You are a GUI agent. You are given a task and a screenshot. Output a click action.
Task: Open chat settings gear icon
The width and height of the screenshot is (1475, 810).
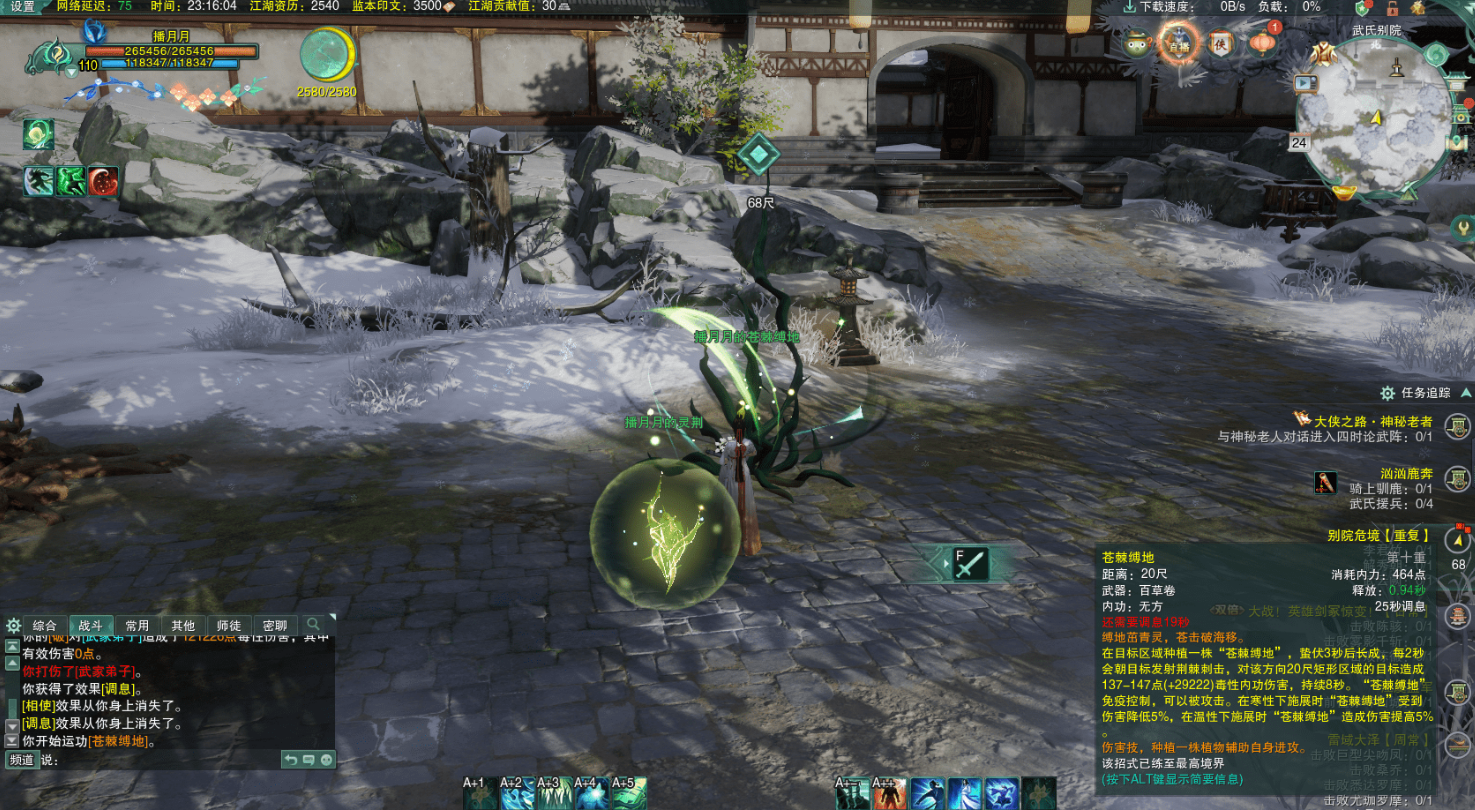click(x=13, y=625)
